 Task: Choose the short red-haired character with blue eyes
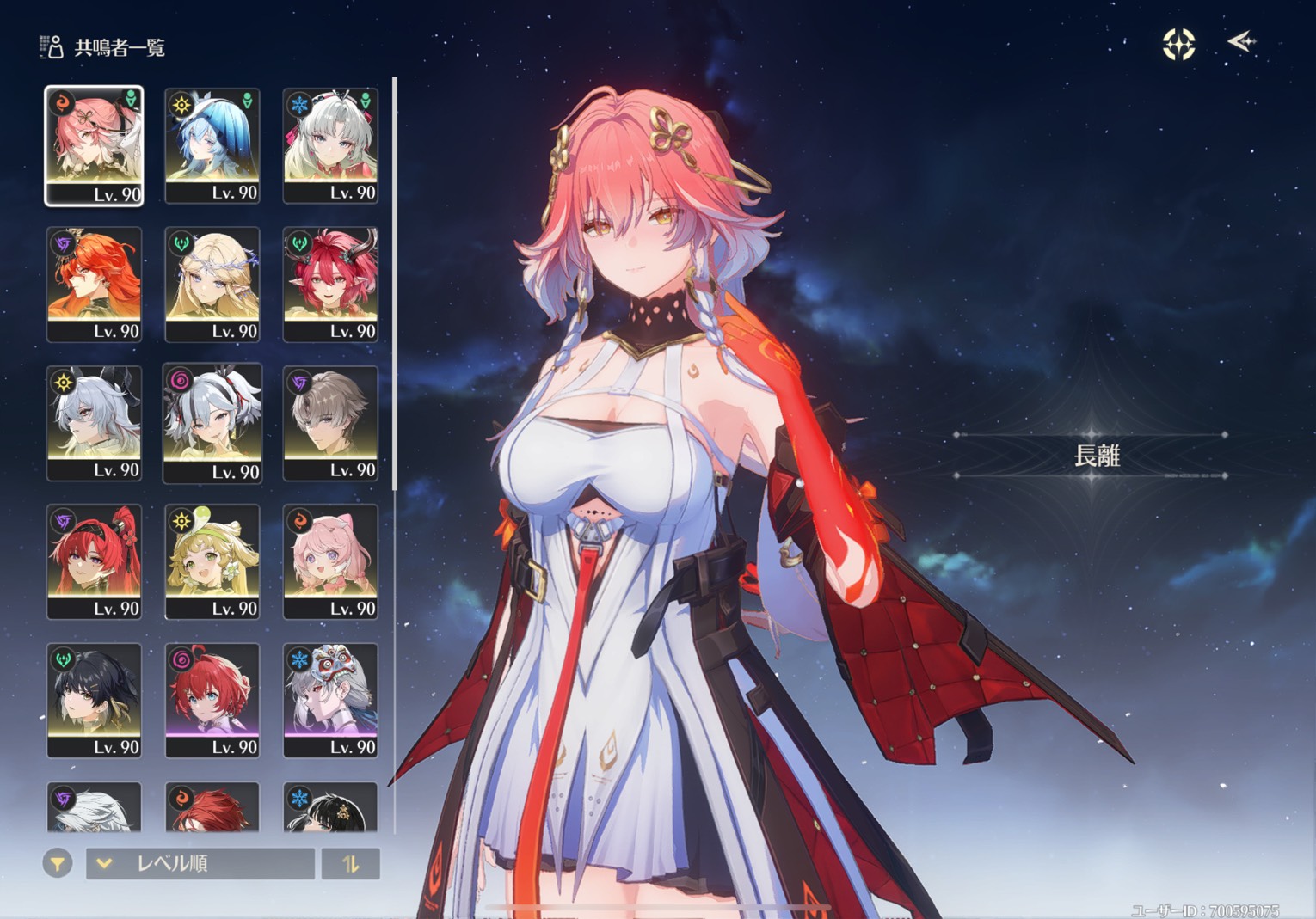212,700
